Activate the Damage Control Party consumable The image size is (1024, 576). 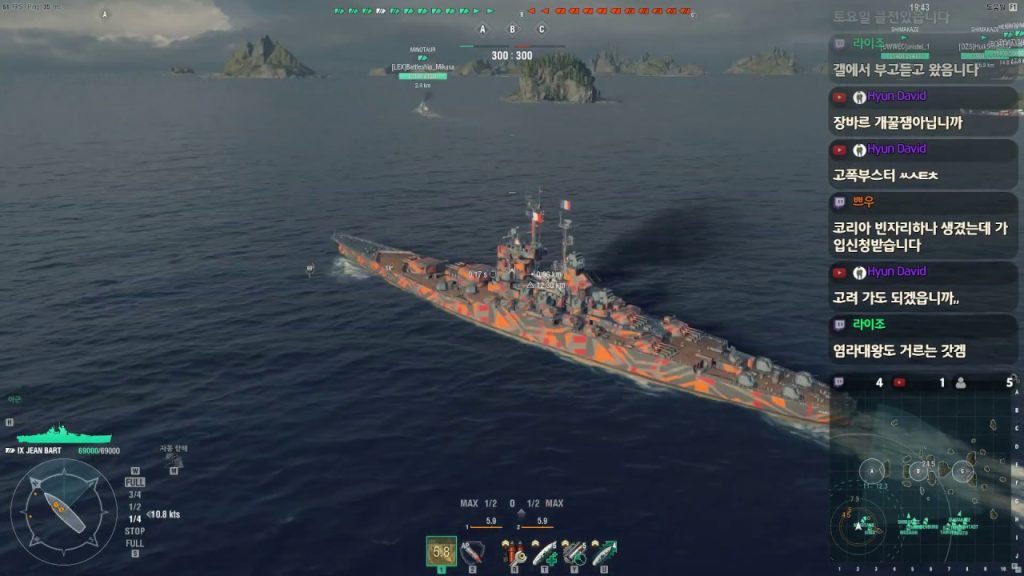click(515, 551)
